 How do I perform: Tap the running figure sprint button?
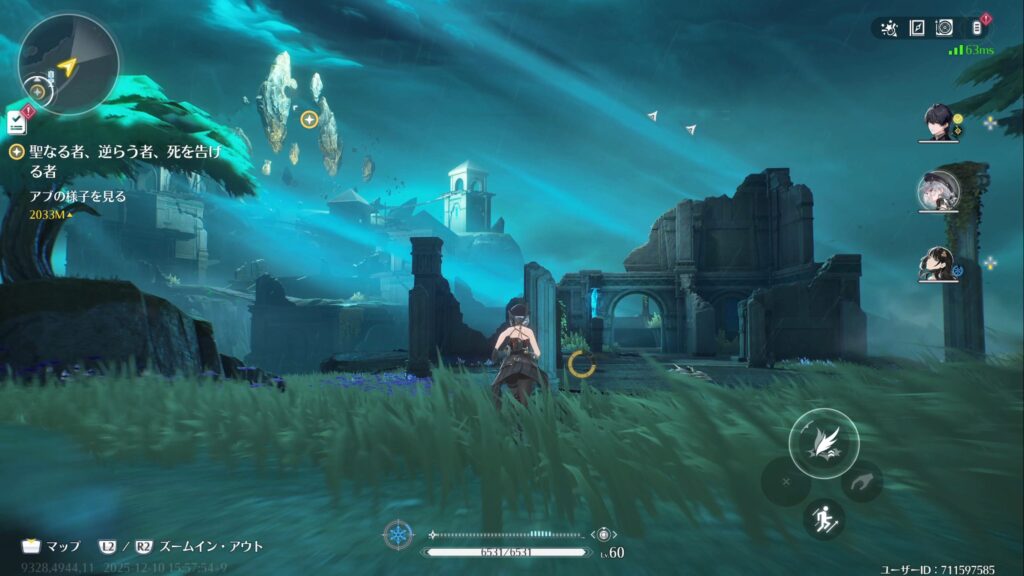824,519
